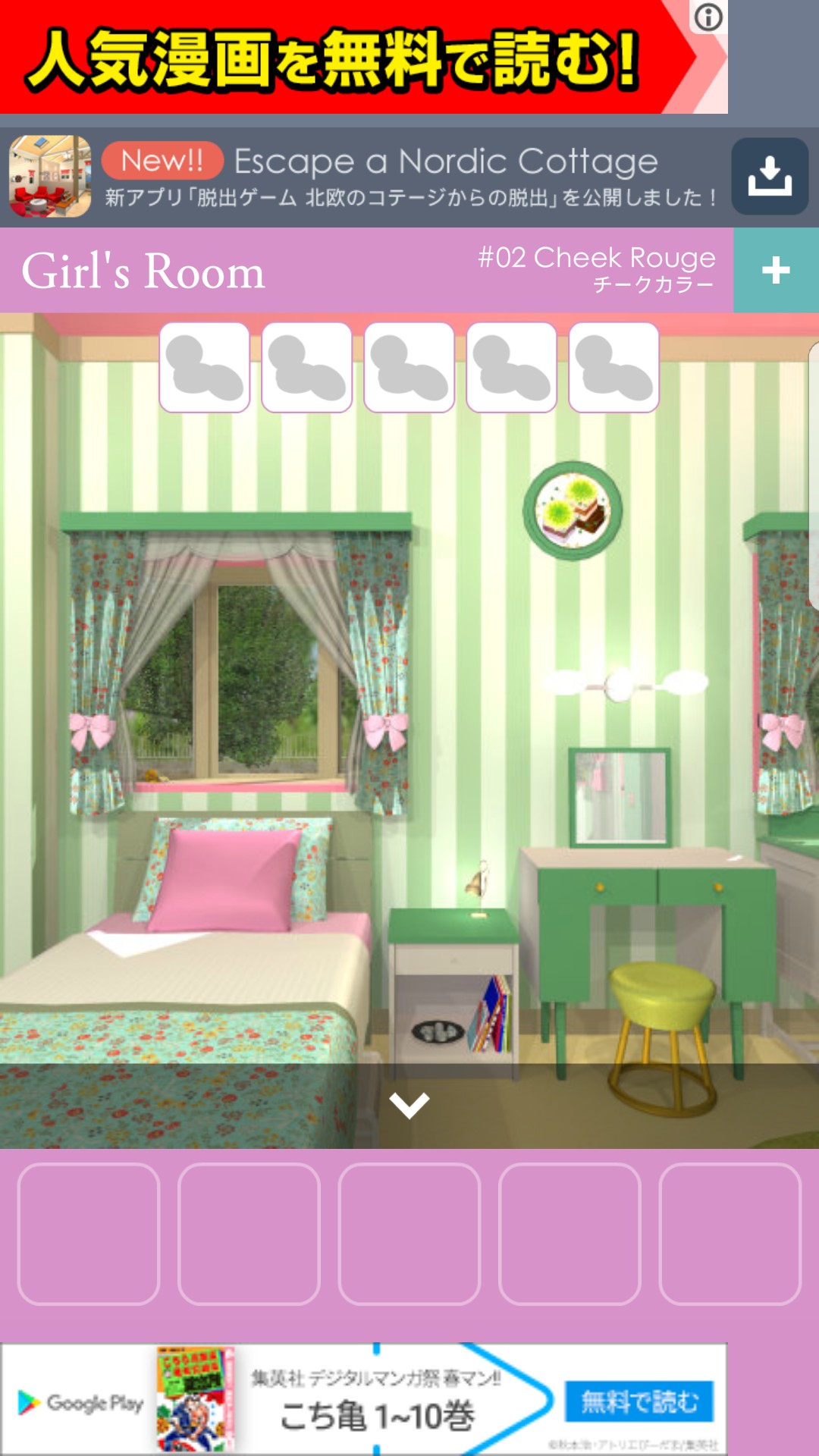
Task: Open the plus menu button
Action: point(776,270)
